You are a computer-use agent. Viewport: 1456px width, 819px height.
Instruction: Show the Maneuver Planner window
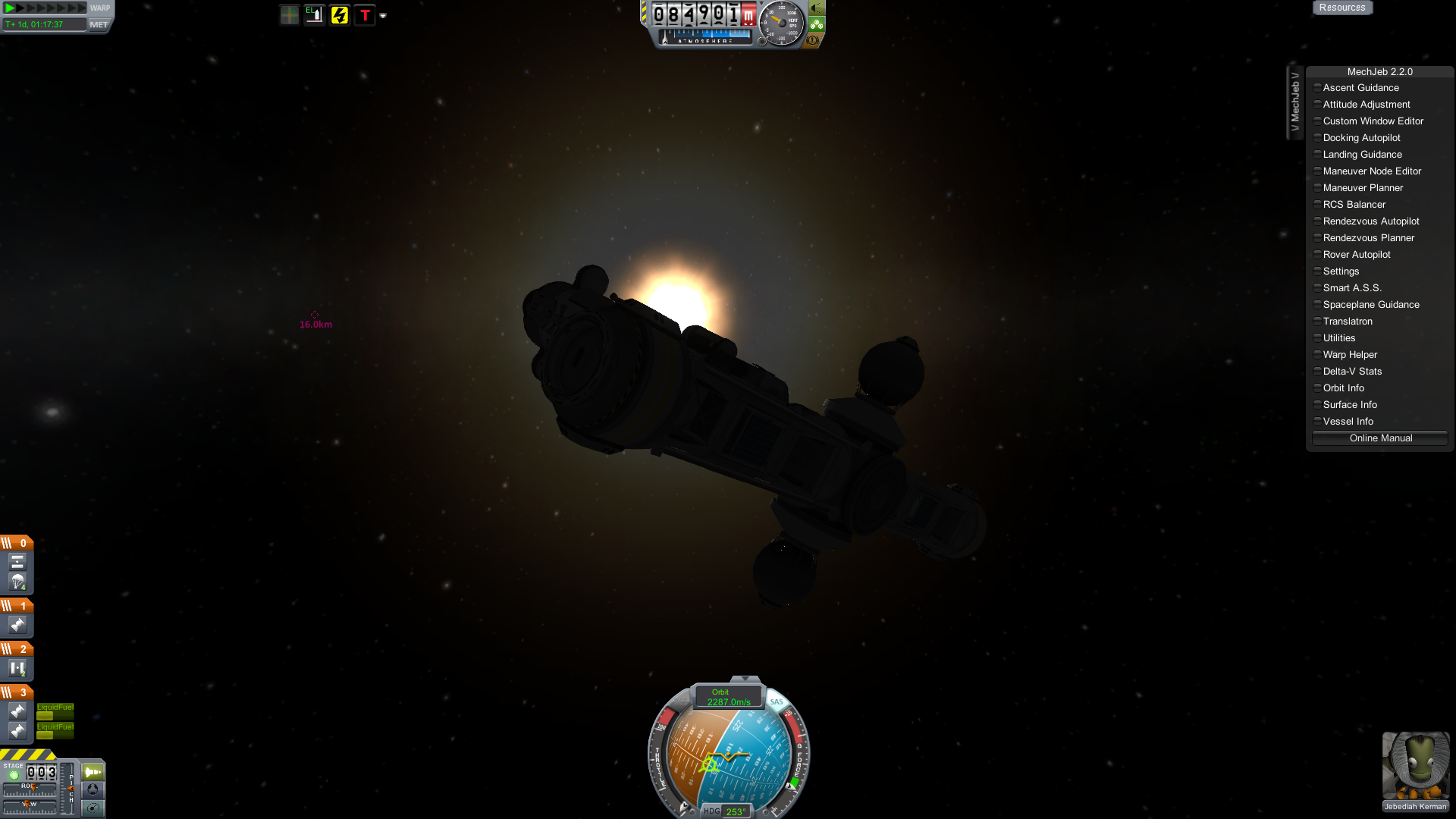point(1363,188)
